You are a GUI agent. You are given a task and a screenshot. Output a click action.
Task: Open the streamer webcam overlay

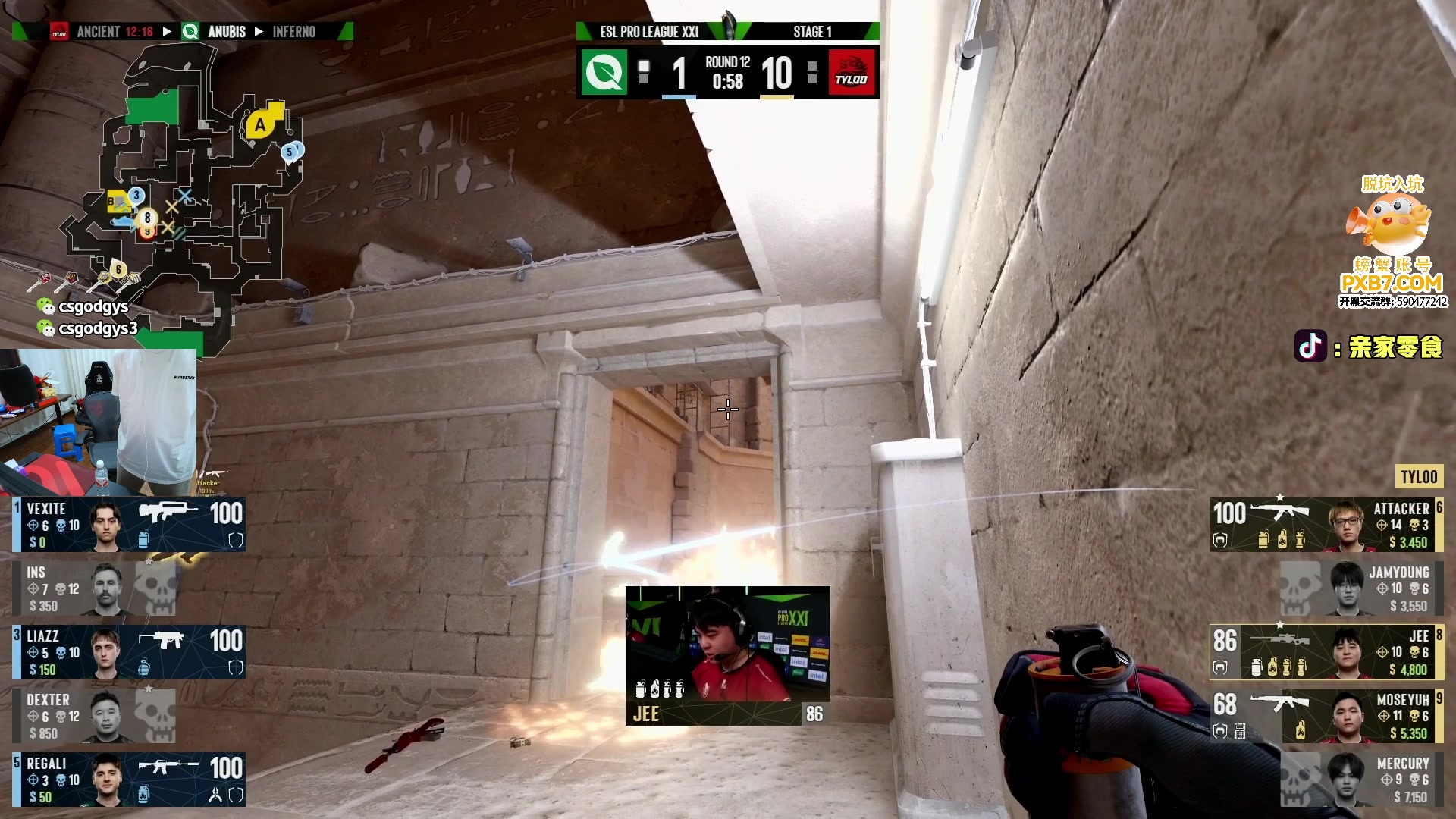click(99, 422)
